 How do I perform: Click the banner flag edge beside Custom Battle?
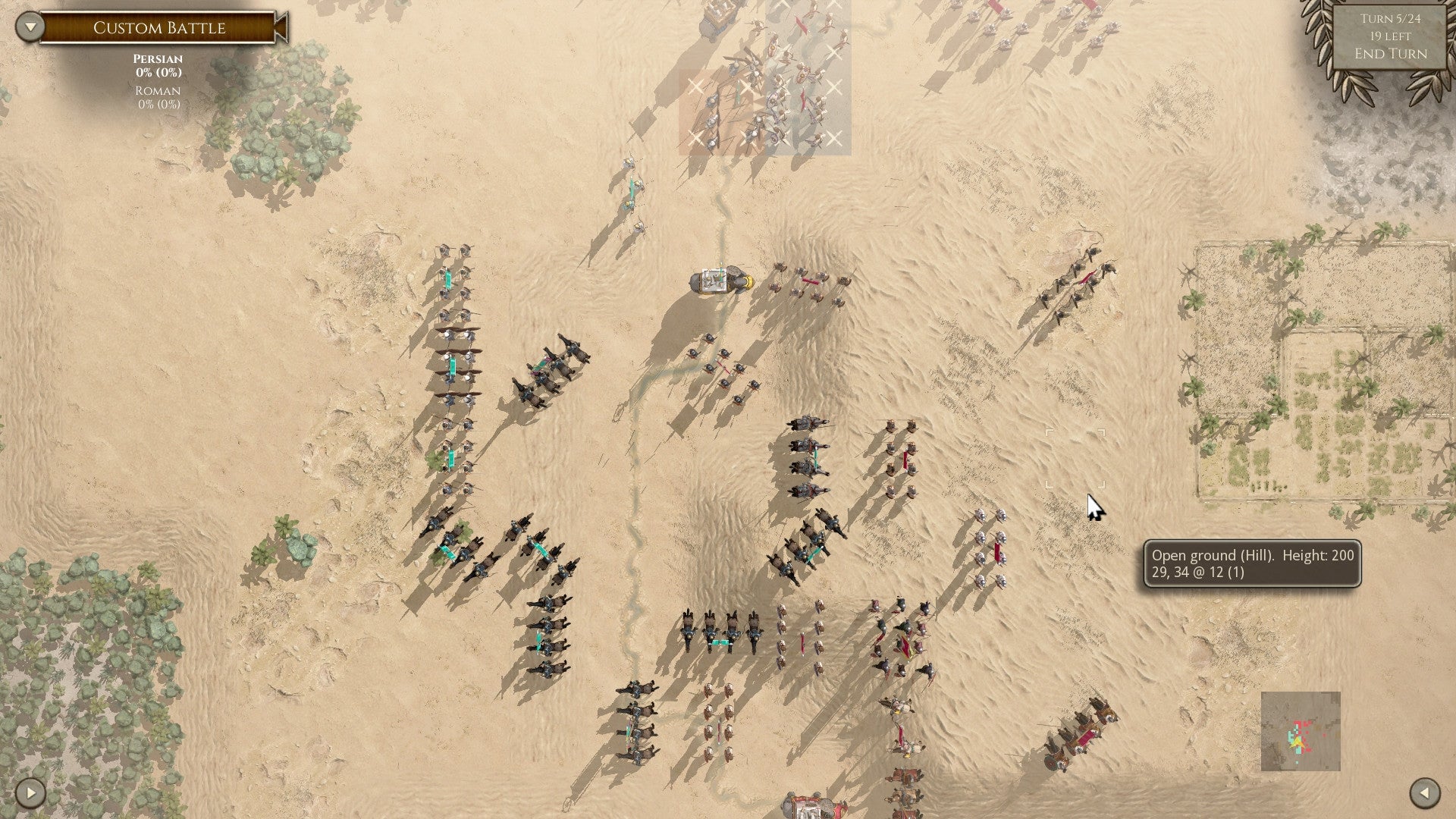[x=279, y=28]
